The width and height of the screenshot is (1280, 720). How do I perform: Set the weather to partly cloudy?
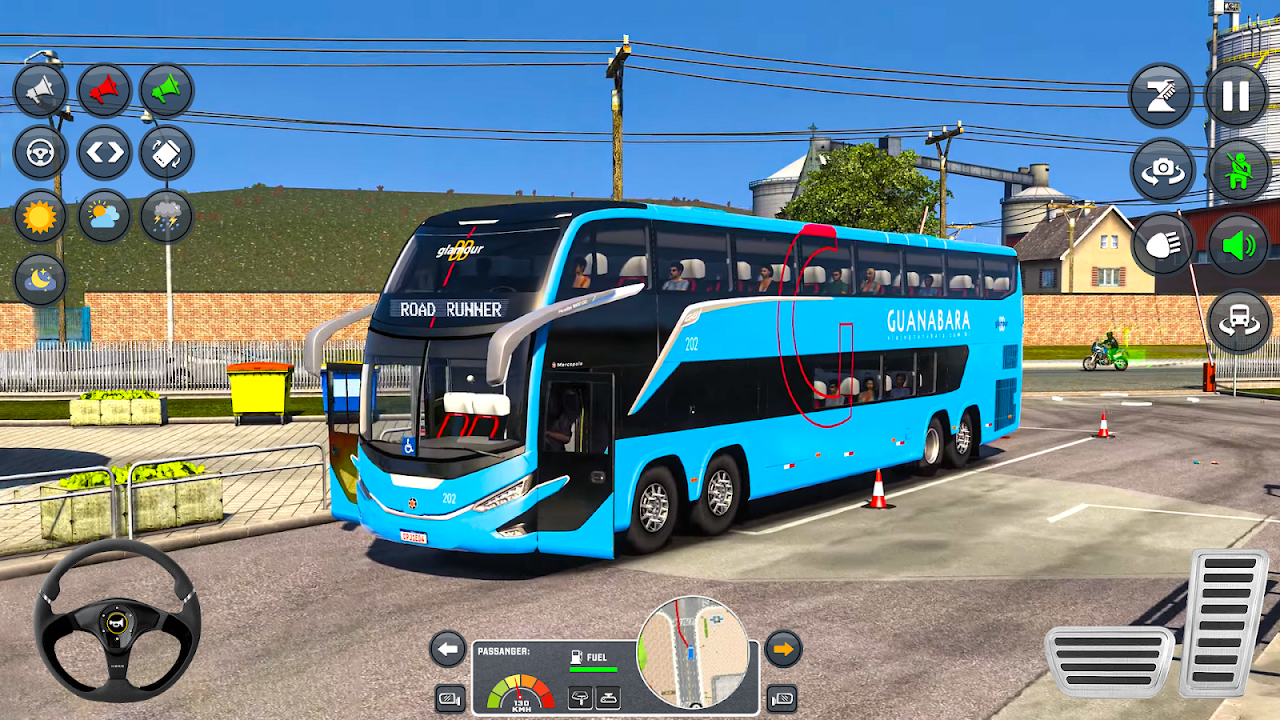pyautogui.click(x=104, y=216)
